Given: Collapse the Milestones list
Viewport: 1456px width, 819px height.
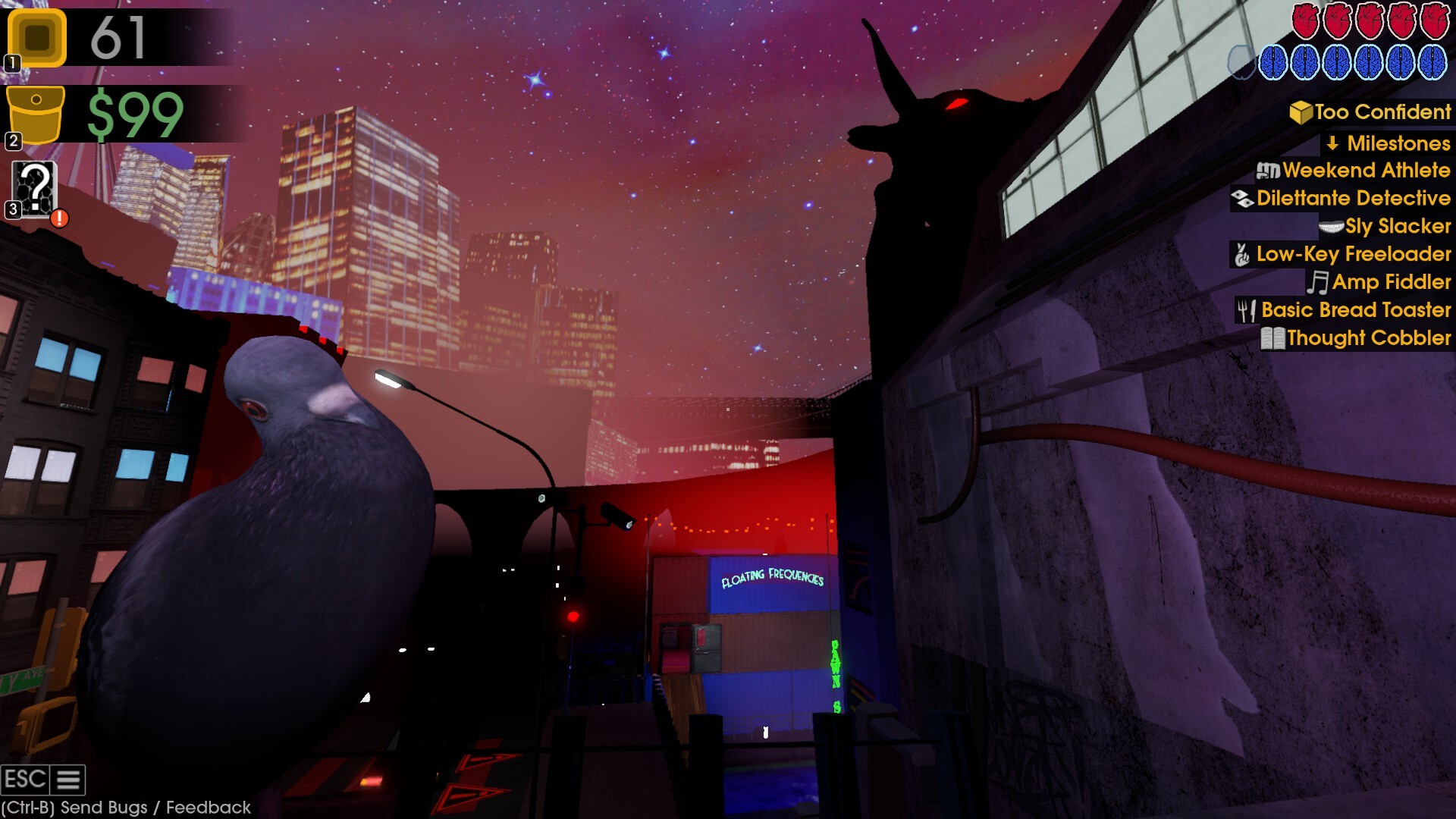Looking at the screenshot, I should click(1389, 143).
